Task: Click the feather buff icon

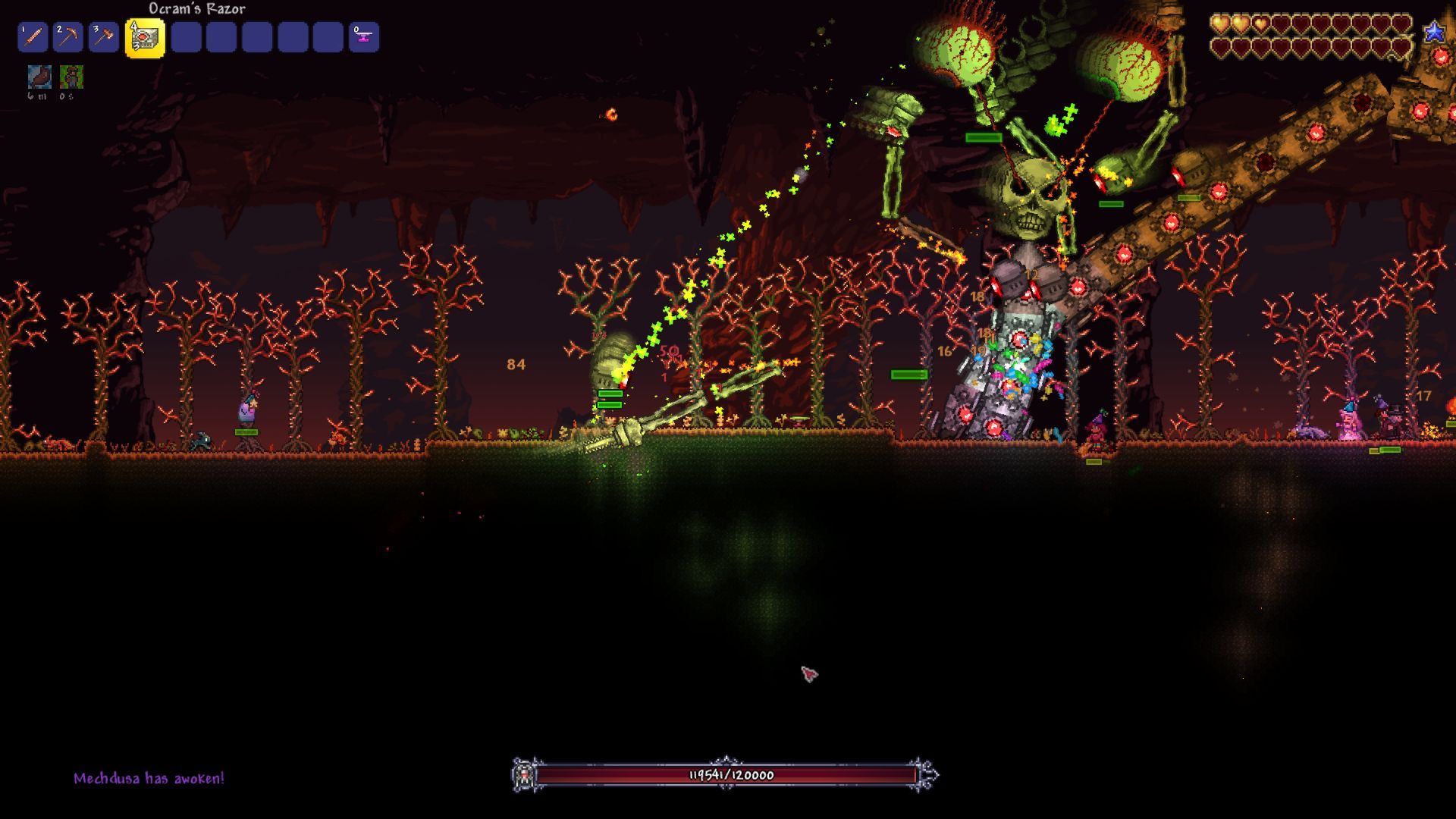Action: tap(39, 77)
